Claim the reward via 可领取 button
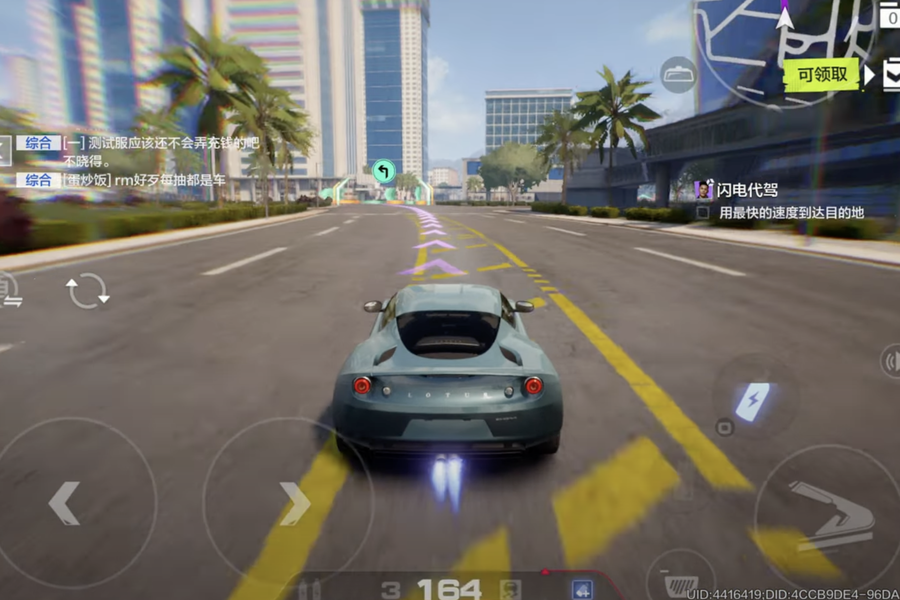This screenshot has width=900, height=600. [821, 74]
